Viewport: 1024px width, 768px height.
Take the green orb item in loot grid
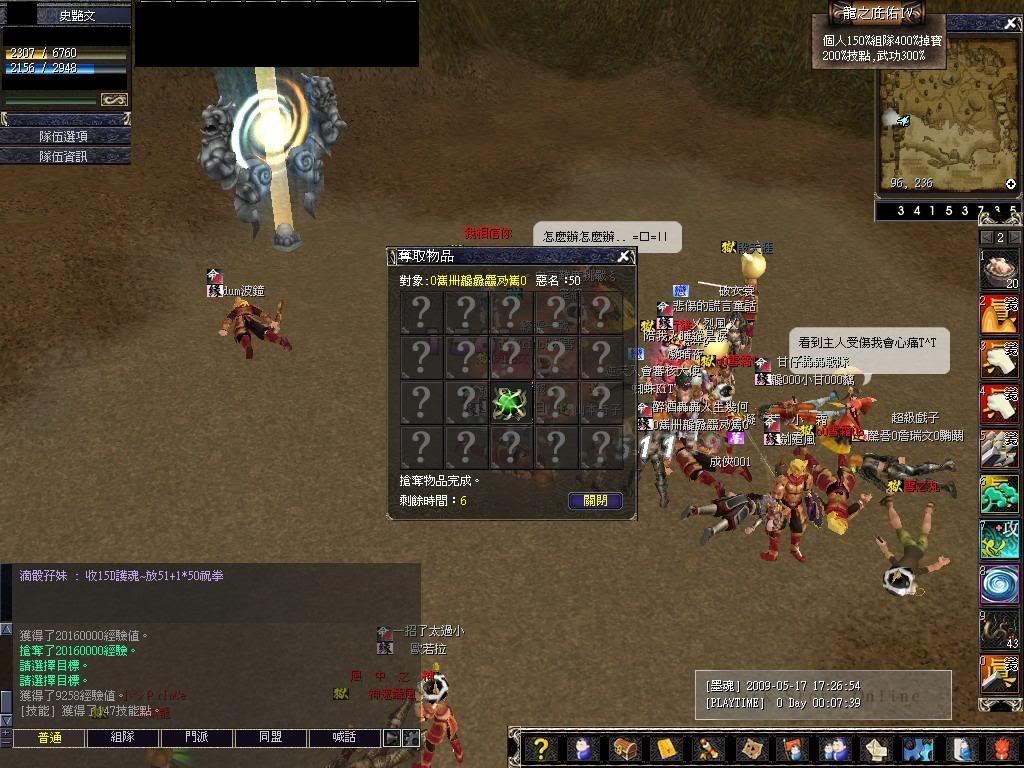[510, 403]
